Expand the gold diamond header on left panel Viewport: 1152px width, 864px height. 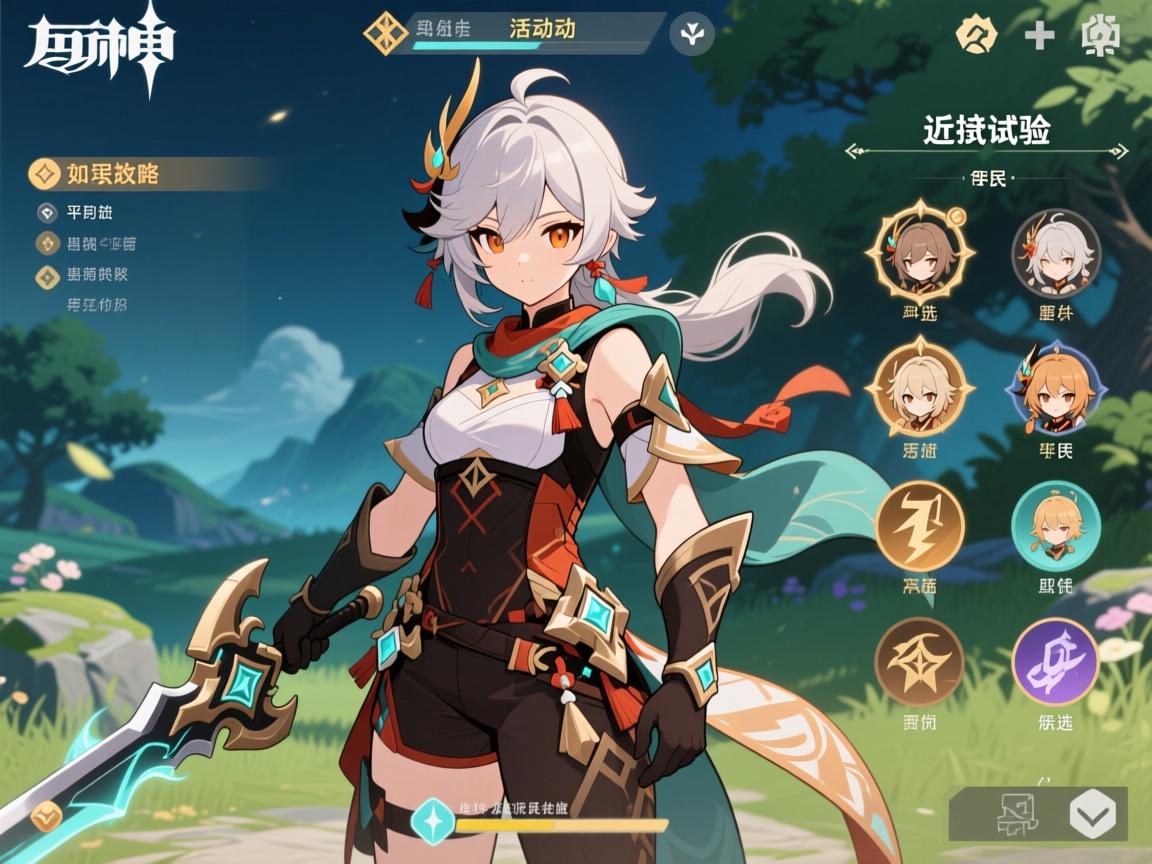[x=44, y=174]
